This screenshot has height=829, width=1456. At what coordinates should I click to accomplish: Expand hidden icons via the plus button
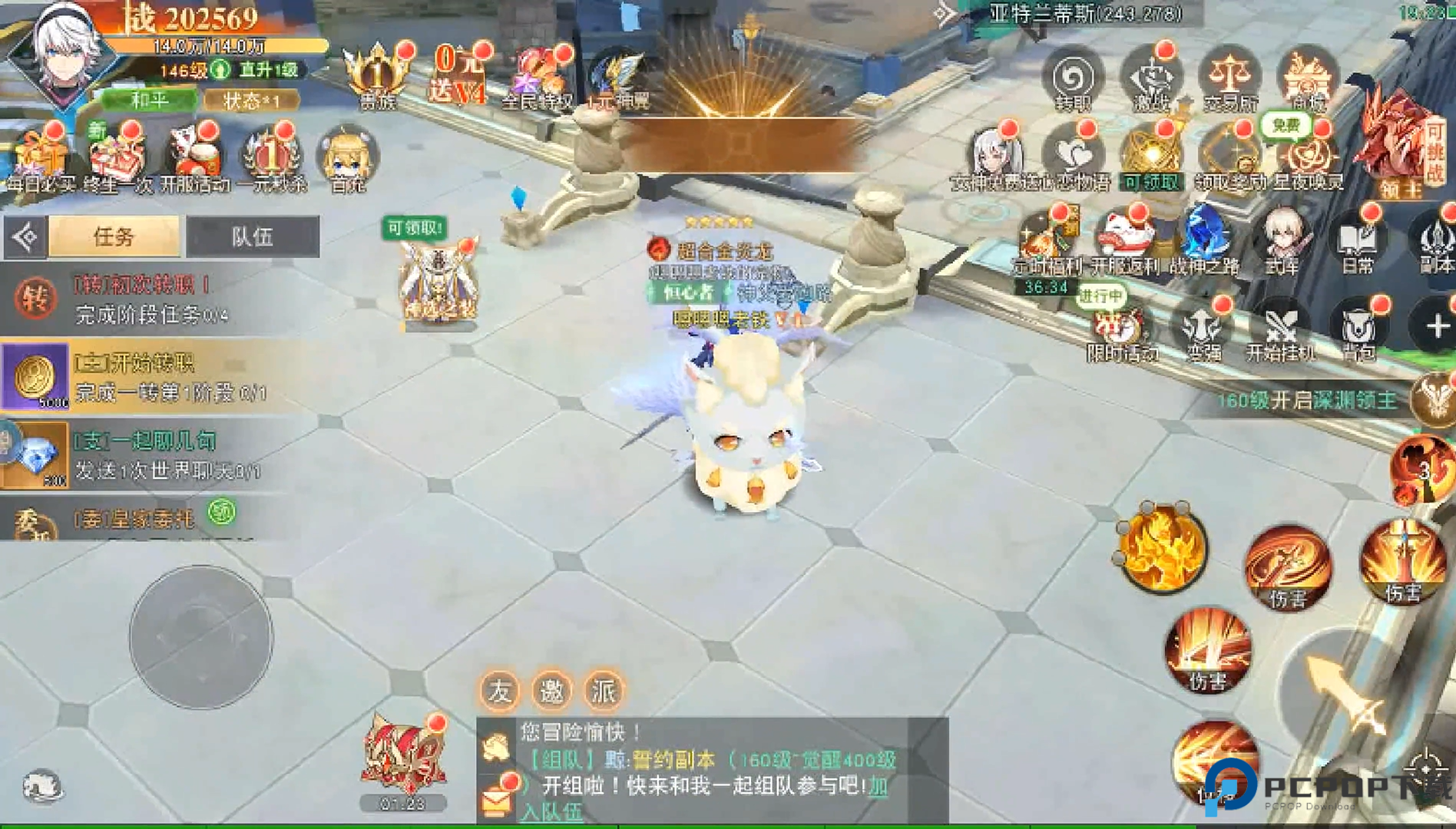click(x=1438, y=326)
